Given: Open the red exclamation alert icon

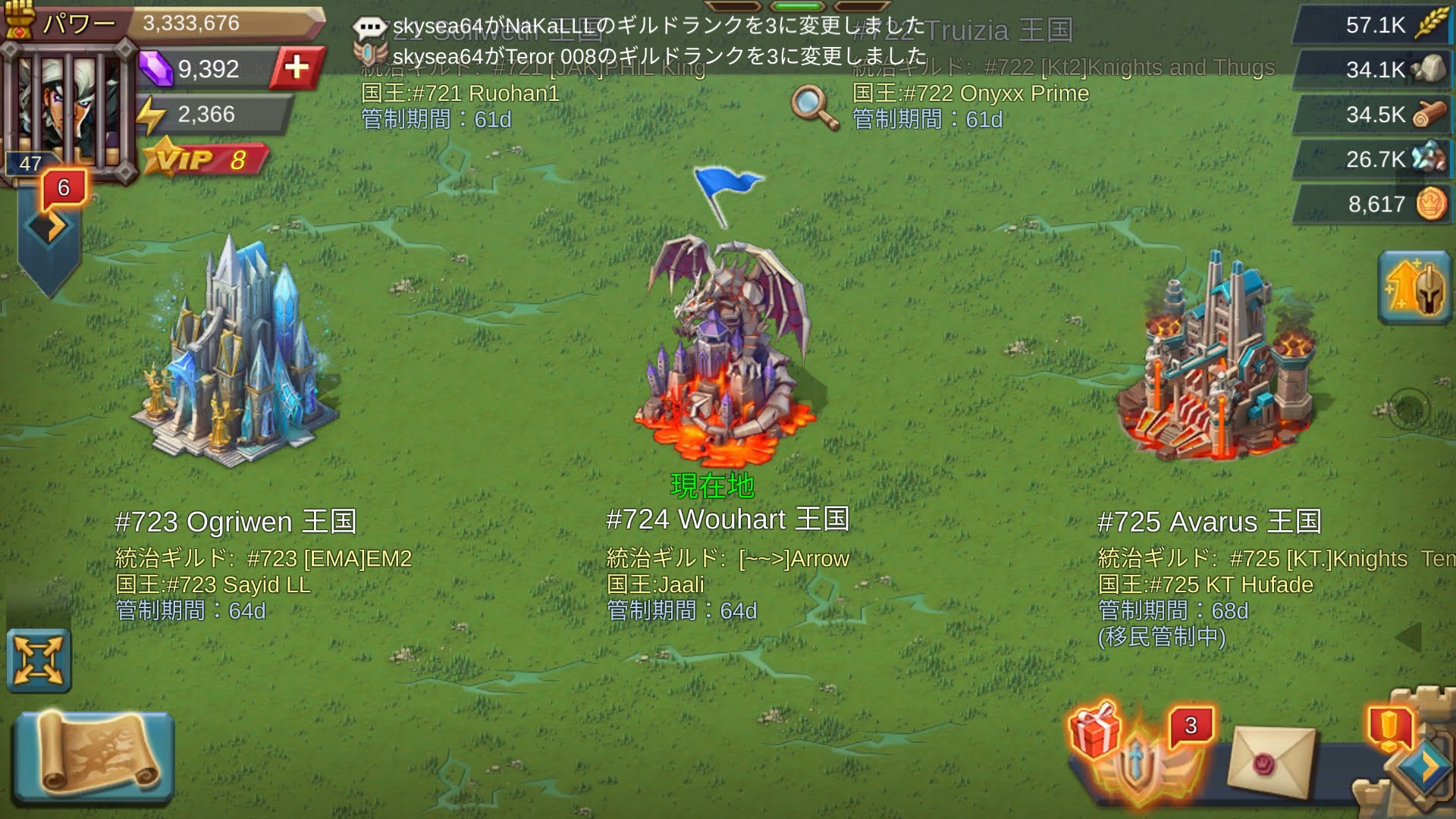Looking at the screenshot, I should [x=1389, y=728].
